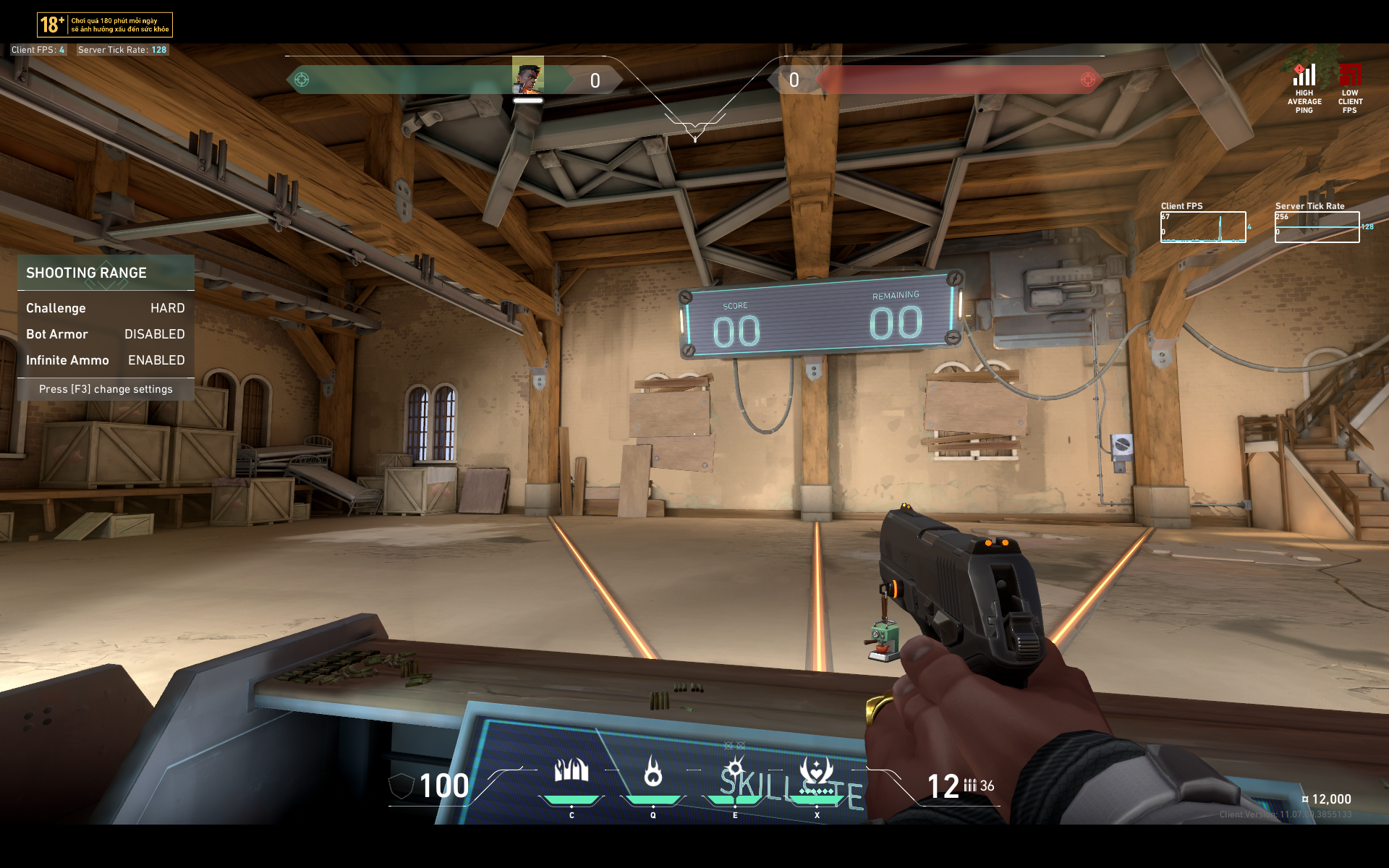The height and width of the screenshot is (868, 1389).
Task: Toggle the Infinite Ammo setting row
Action: coord(106,360)
